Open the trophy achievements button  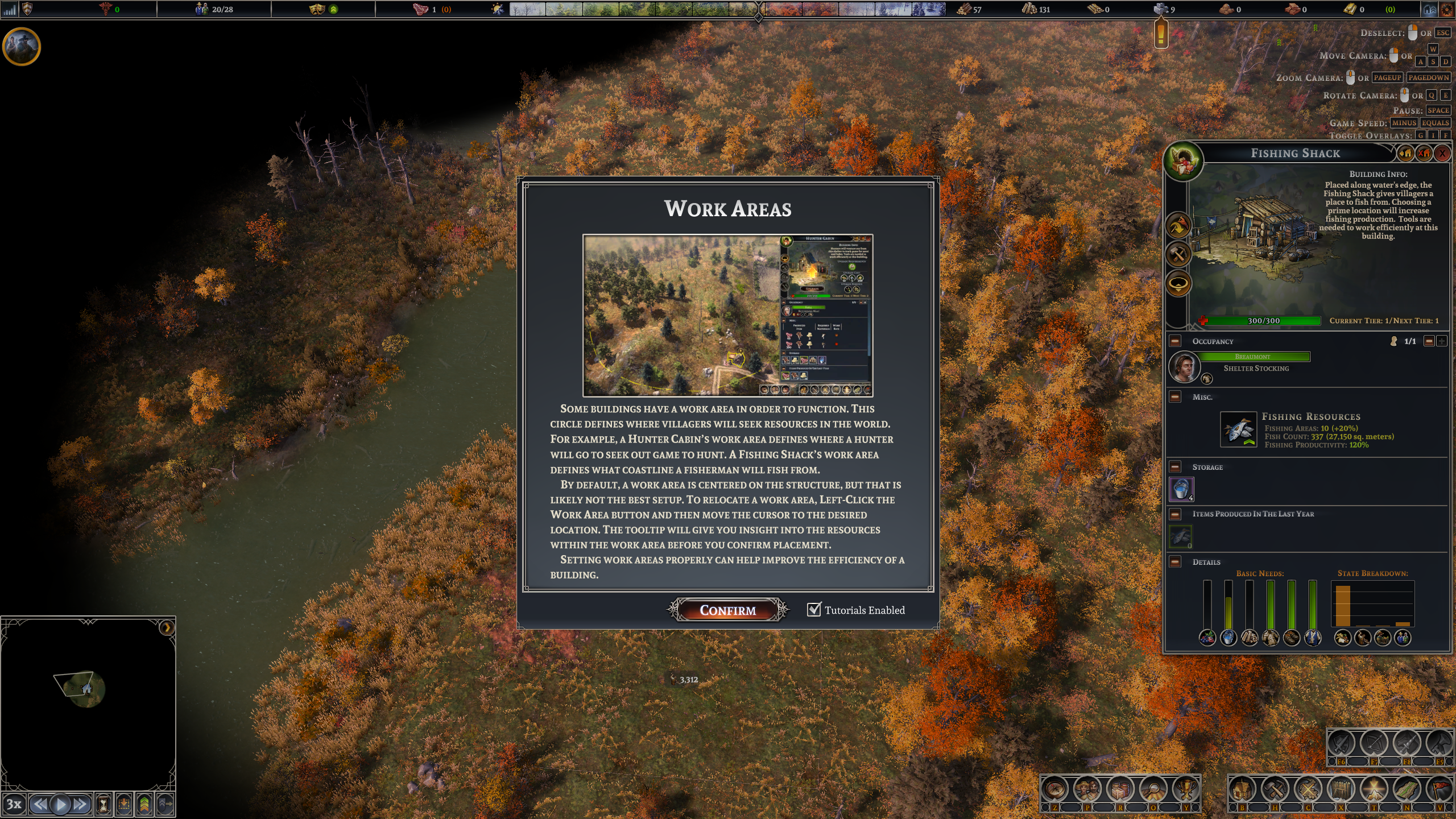(1186, 791)
